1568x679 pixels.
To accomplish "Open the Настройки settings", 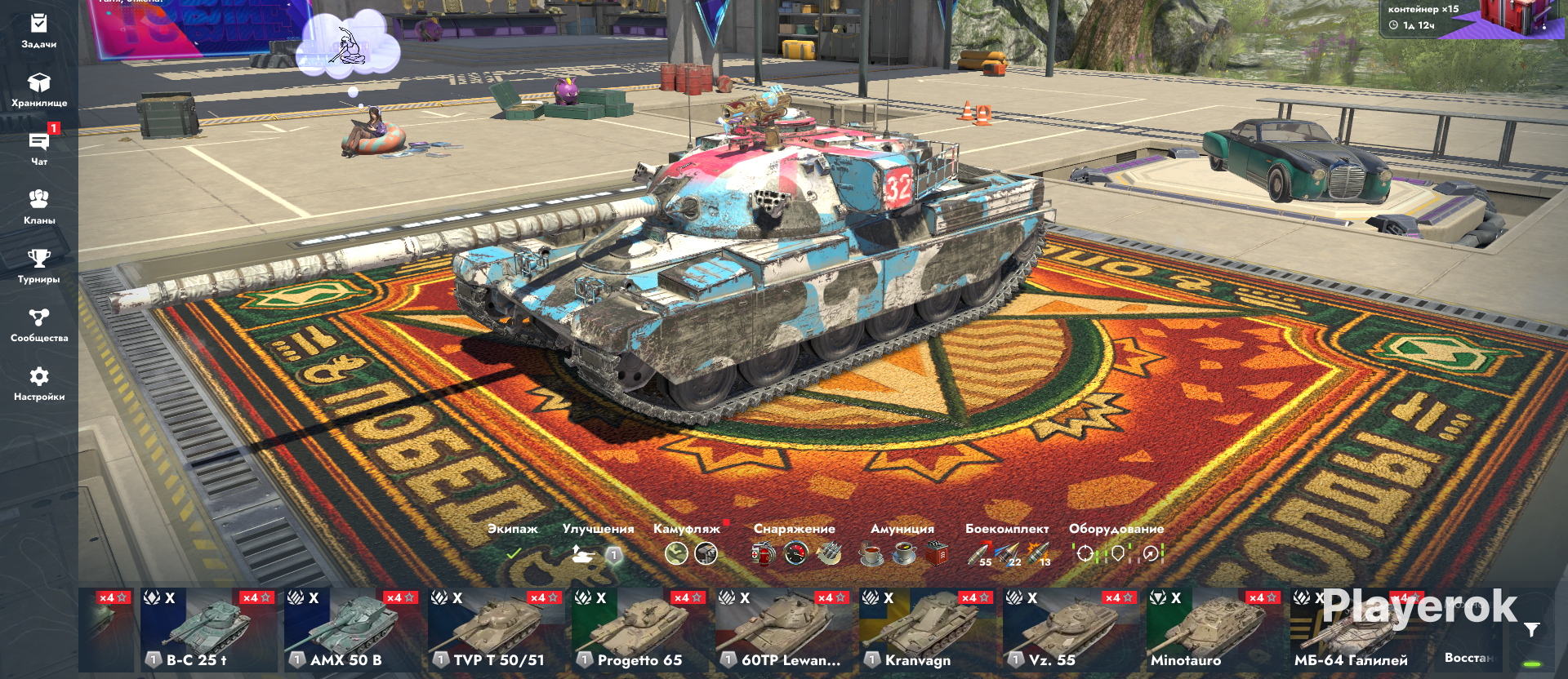I will (x=38, y=384).
